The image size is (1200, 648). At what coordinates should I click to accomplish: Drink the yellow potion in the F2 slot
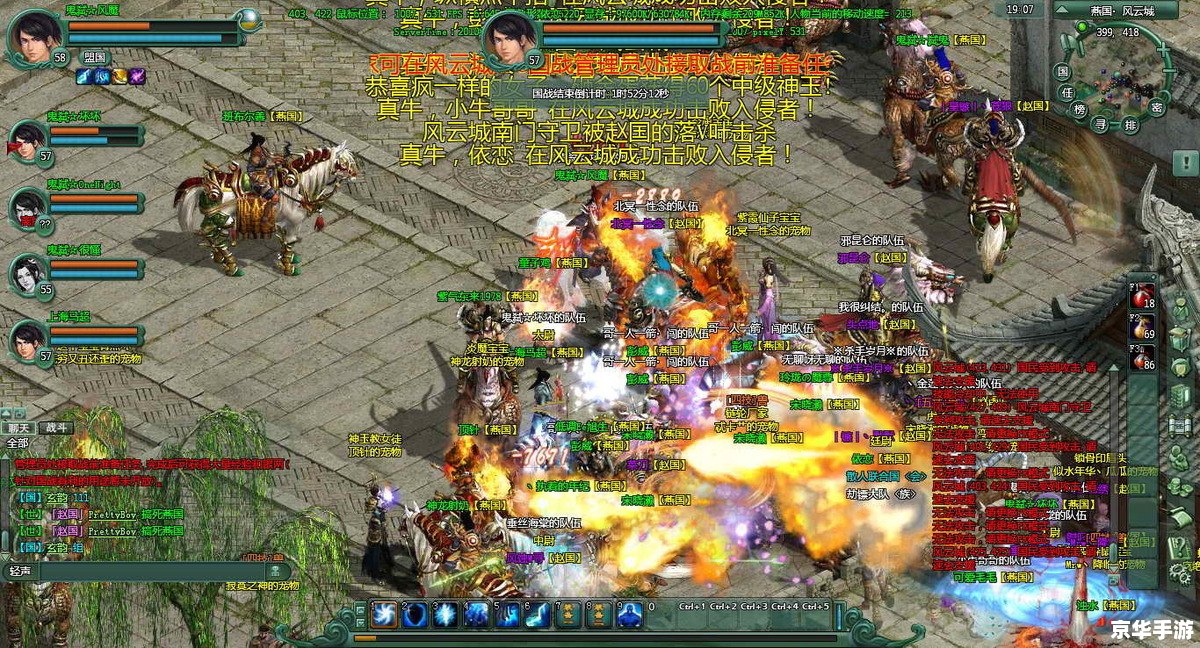pyautogui.click(x=1141, y=327)
